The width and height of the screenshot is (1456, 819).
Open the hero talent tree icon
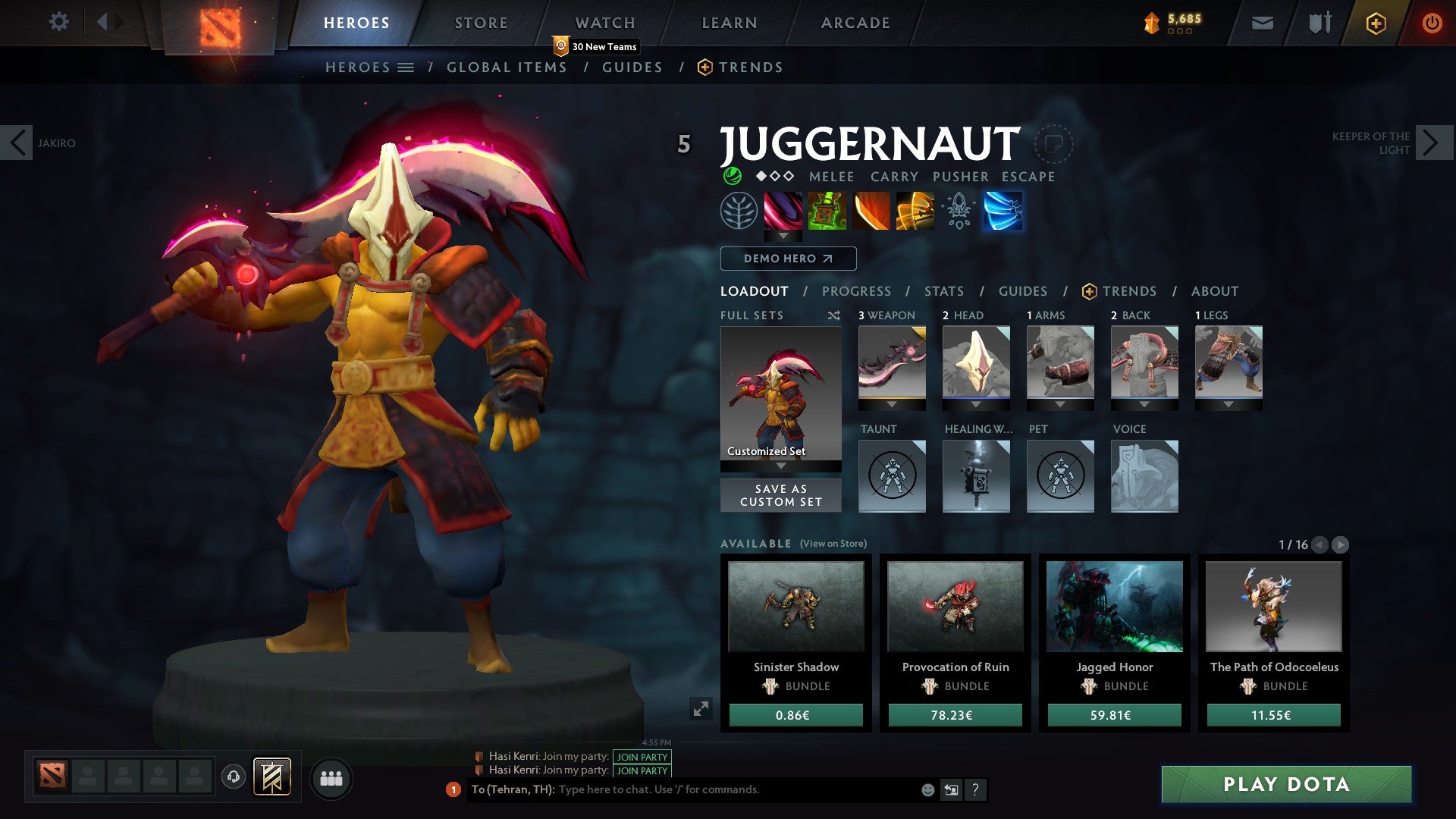[739, 212]
